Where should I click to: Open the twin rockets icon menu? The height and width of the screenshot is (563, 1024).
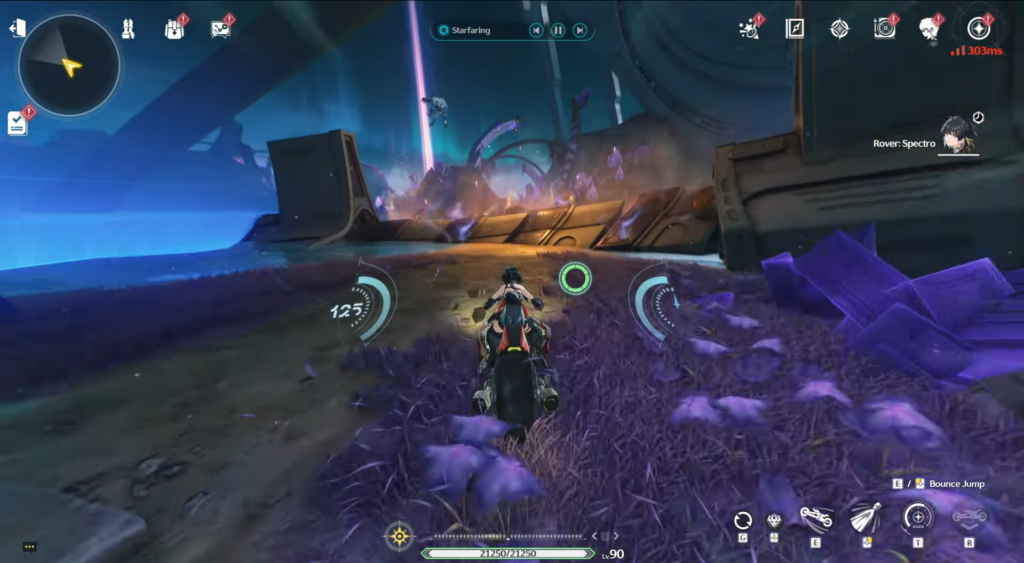coord(128,29)
